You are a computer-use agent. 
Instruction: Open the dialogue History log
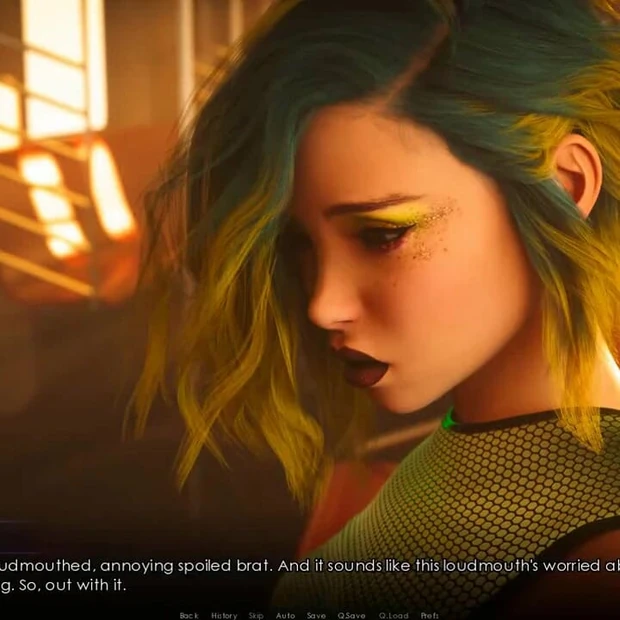pyautogui.click(x=224, y=615)
